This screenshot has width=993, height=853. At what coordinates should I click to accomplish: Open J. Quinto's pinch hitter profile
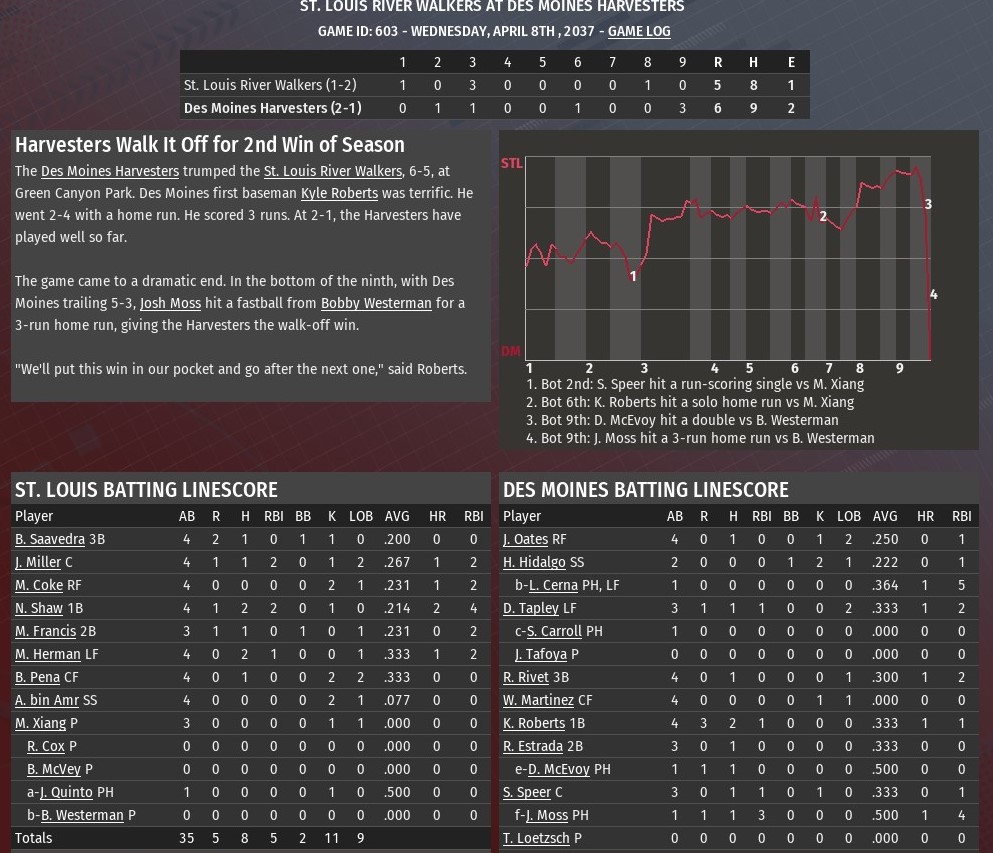[x=66, y=792]
